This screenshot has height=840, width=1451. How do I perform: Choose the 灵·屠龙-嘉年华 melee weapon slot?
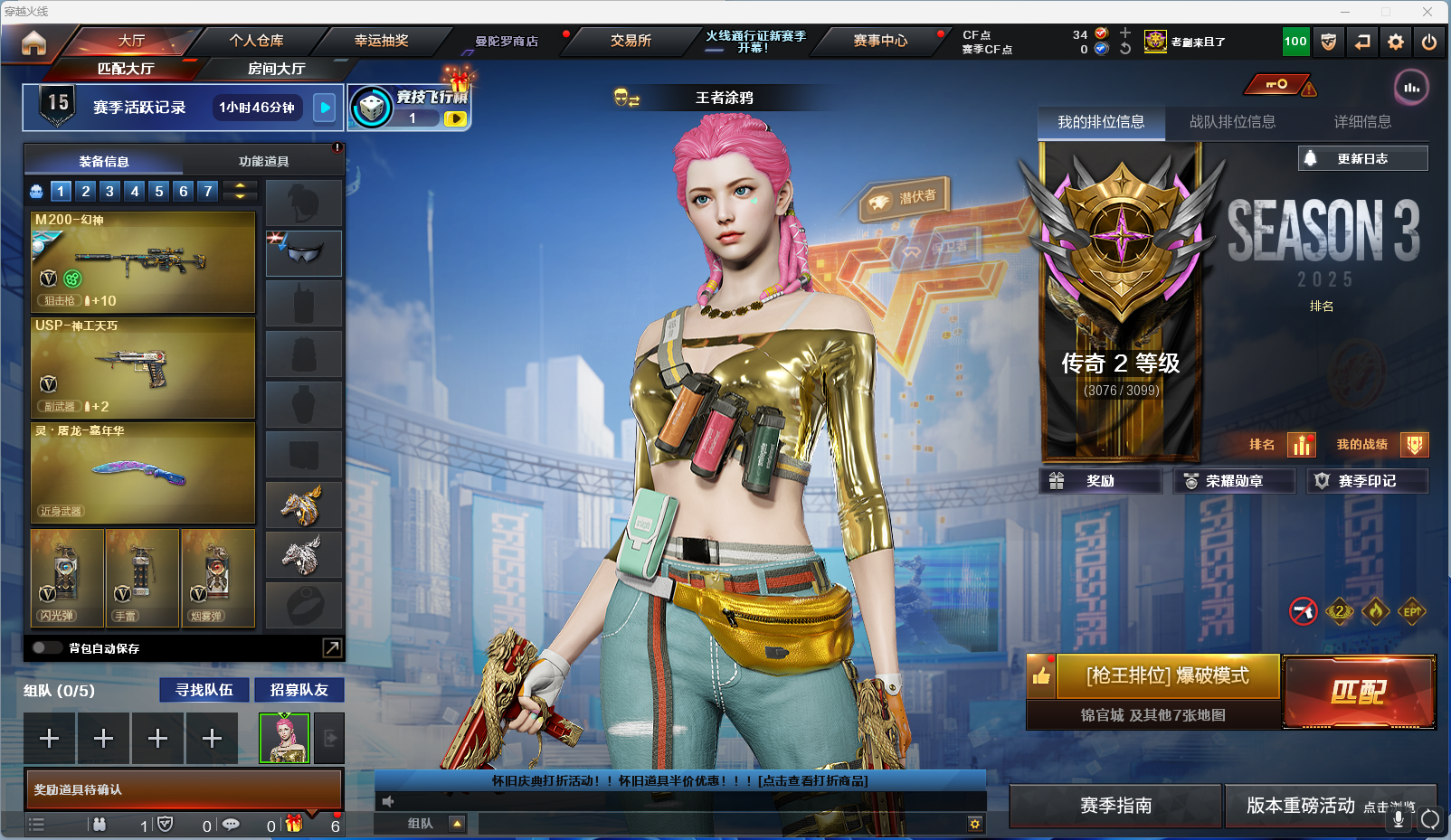pos(143,472)
